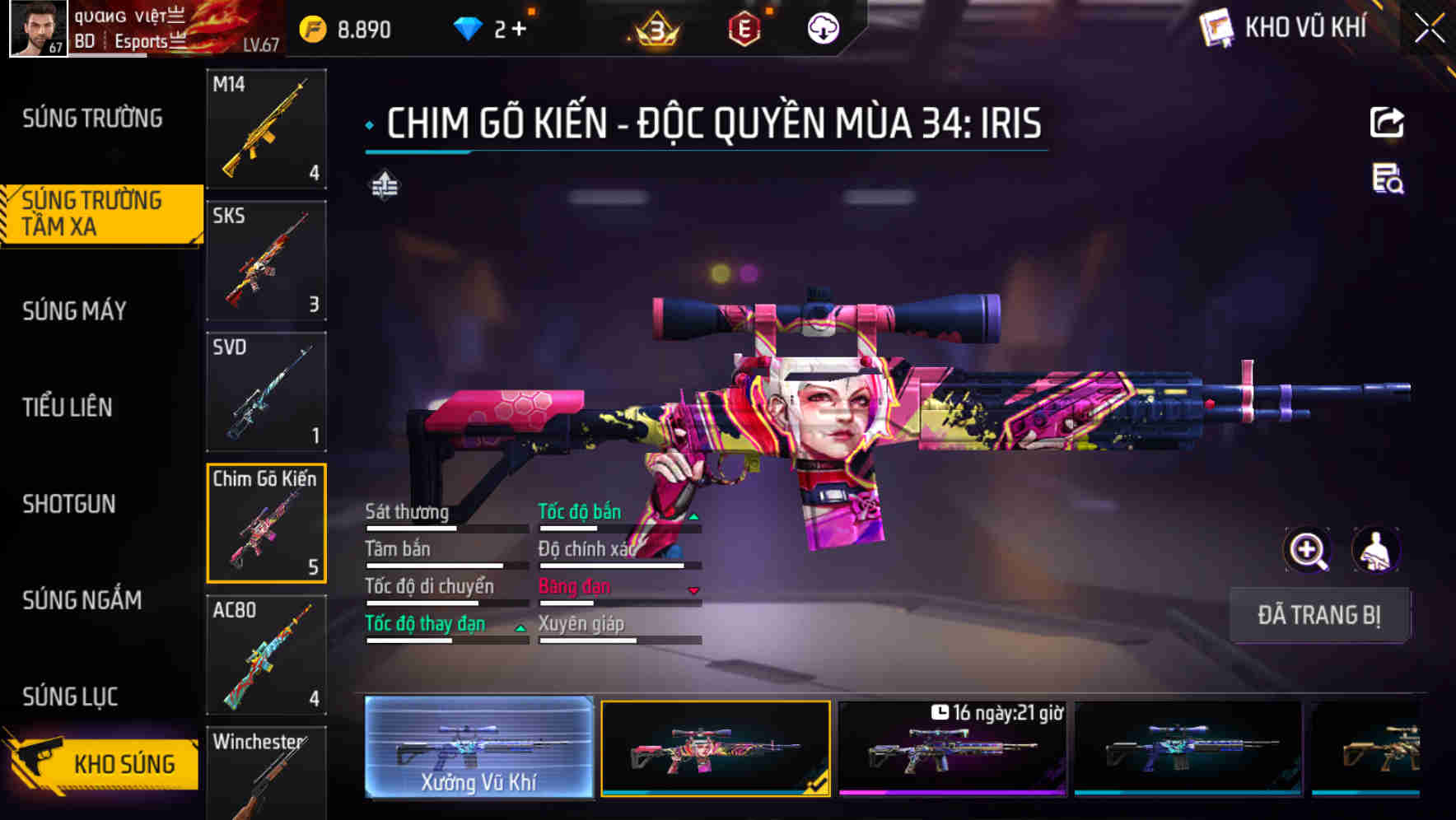The image size is (1456, 820).
Task: Switch to SÚNG NGẮM category
Action: coord(80,600)
